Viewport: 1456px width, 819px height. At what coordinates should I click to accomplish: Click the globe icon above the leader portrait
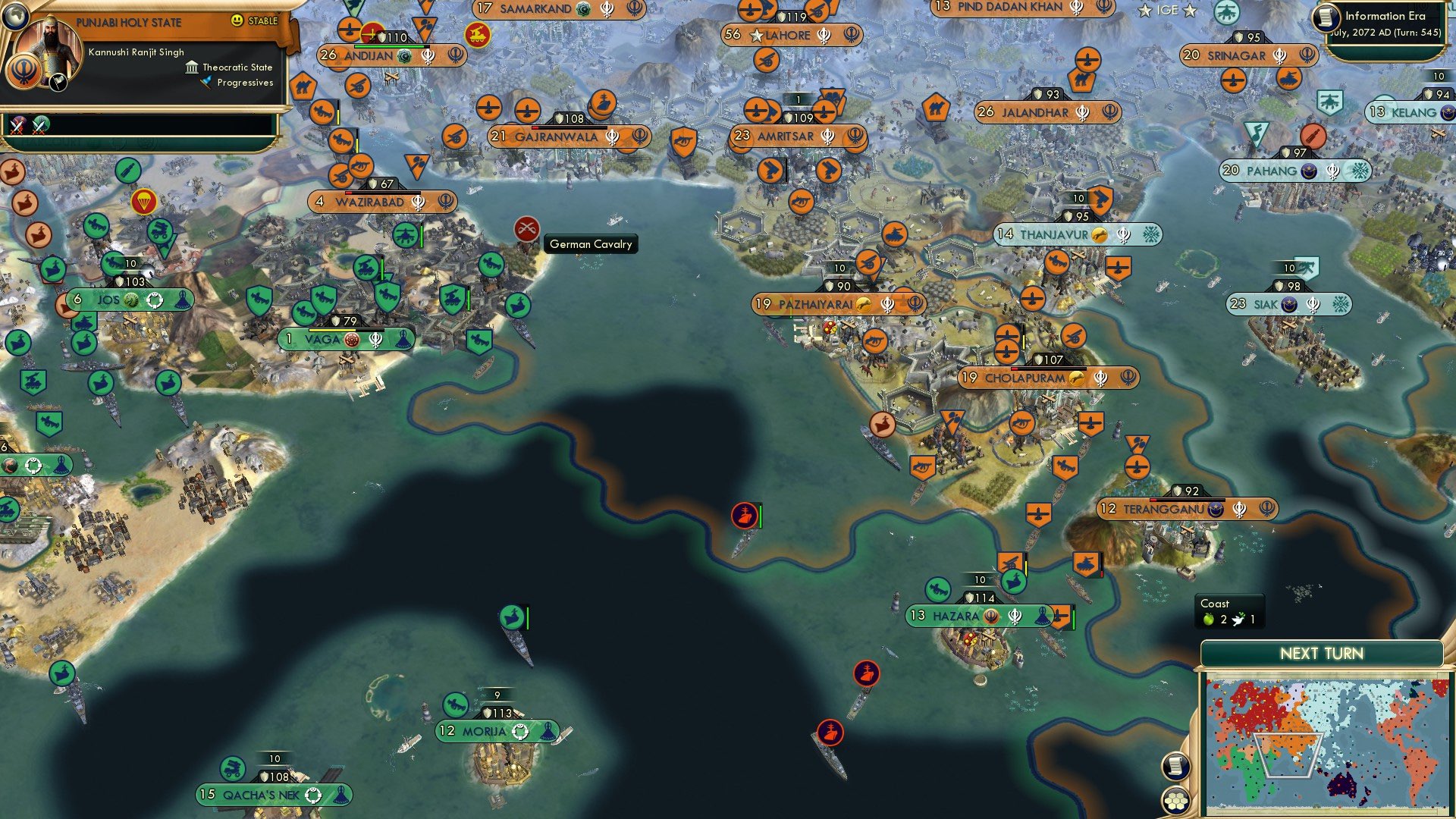tap(14, 14)
